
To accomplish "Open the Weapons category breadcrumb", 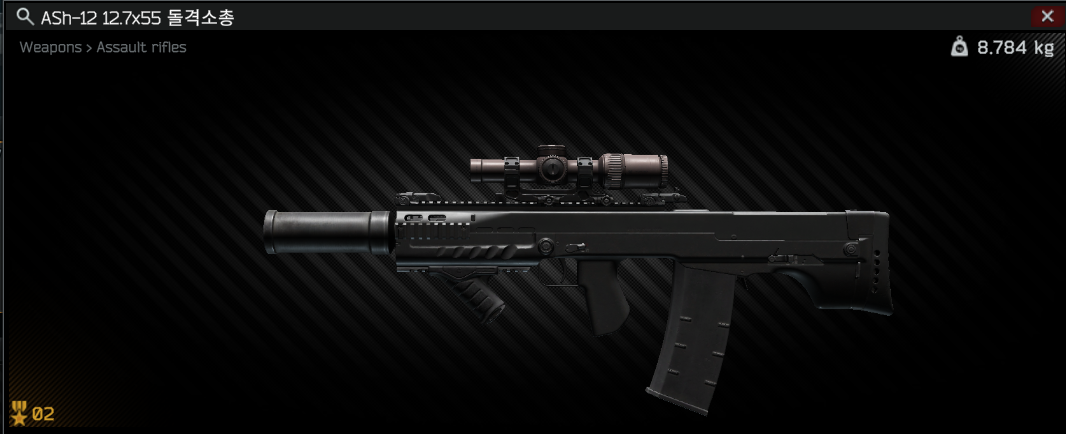I will 50,47.
